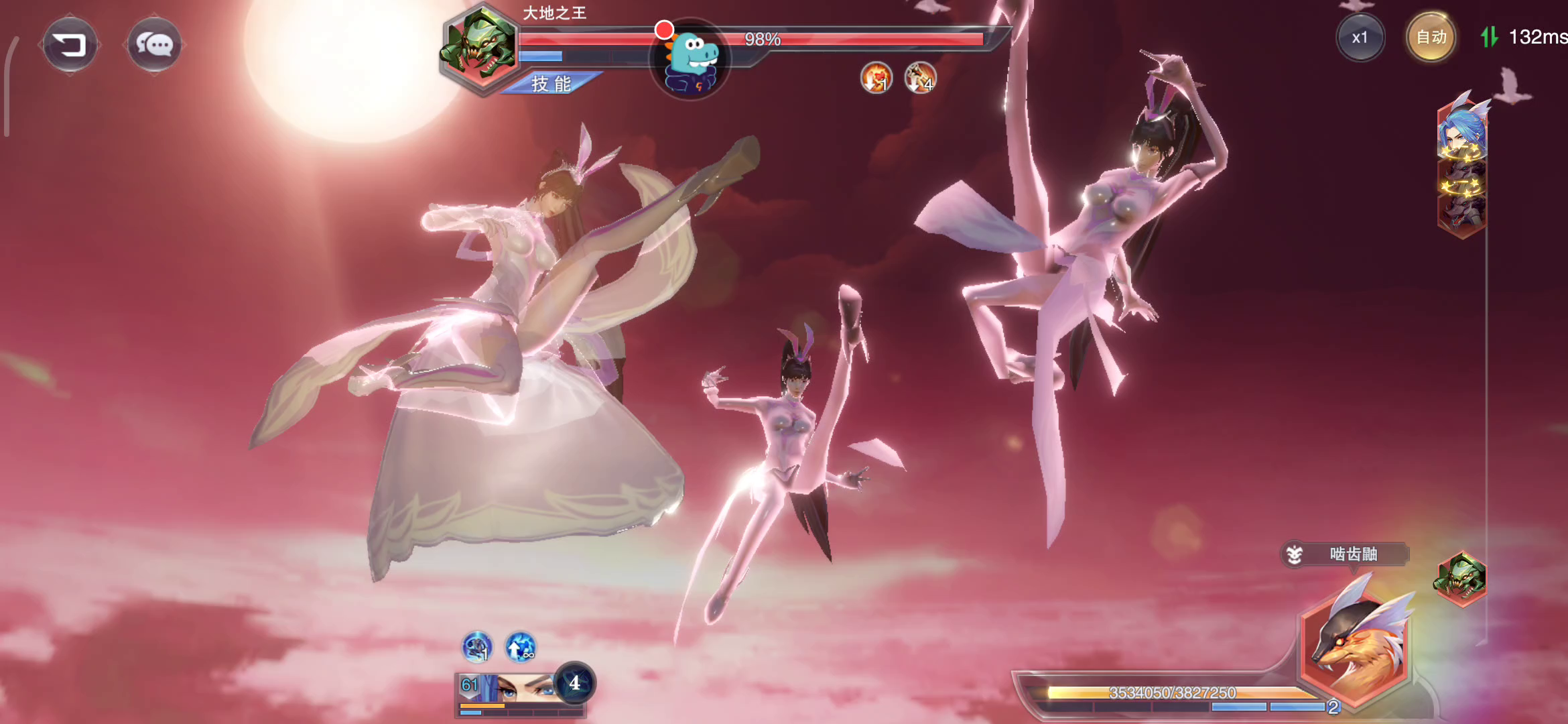
Task: Tap the small green monster turn icon
Action: (1460, 578)
